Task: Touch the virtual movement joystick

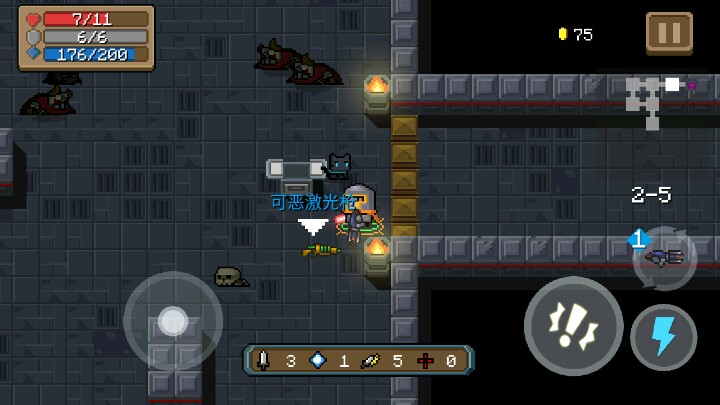Action: pos(173,321)
